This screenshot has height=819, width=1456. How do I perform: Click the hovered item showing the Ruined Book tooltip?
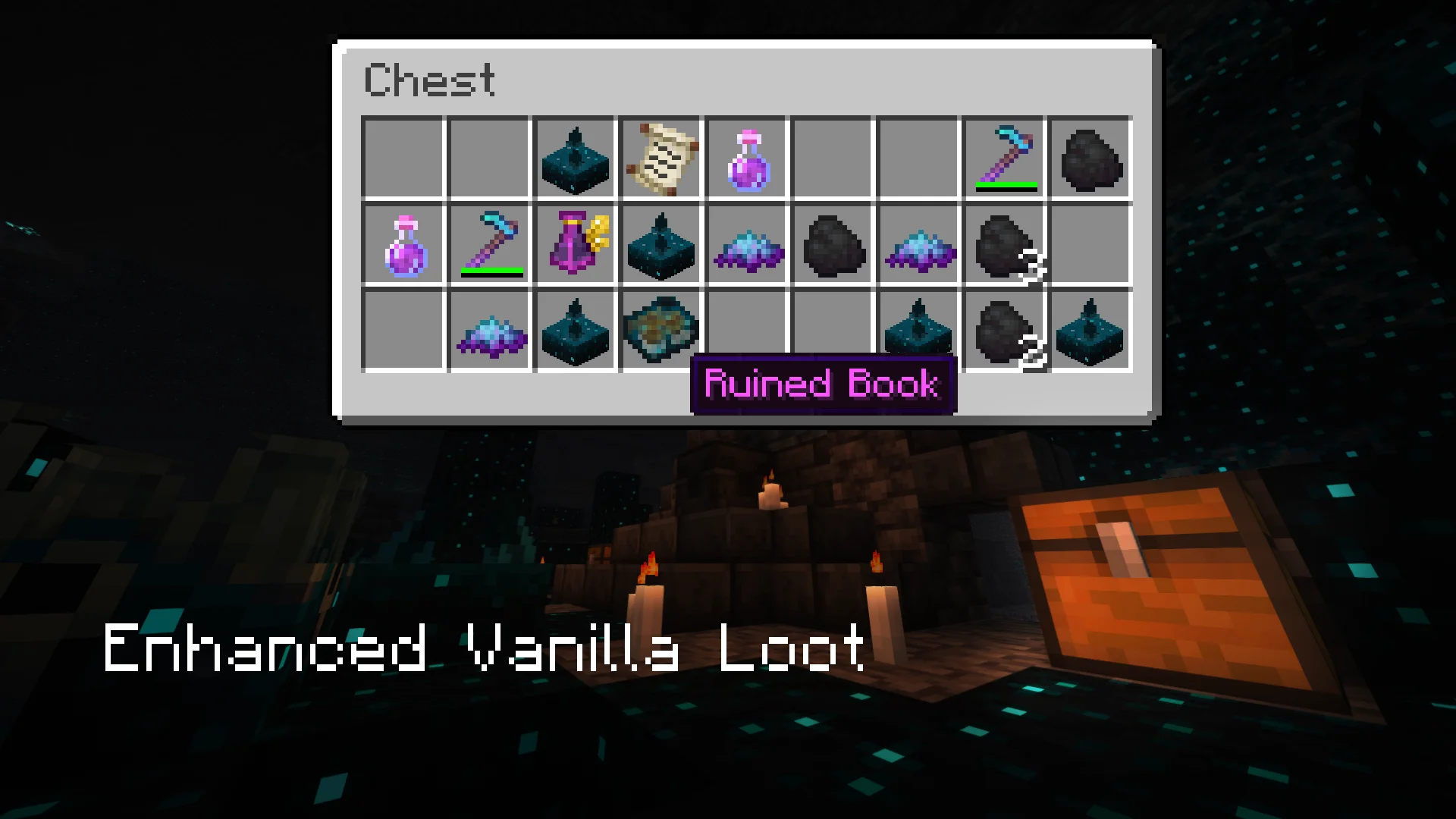661,330
